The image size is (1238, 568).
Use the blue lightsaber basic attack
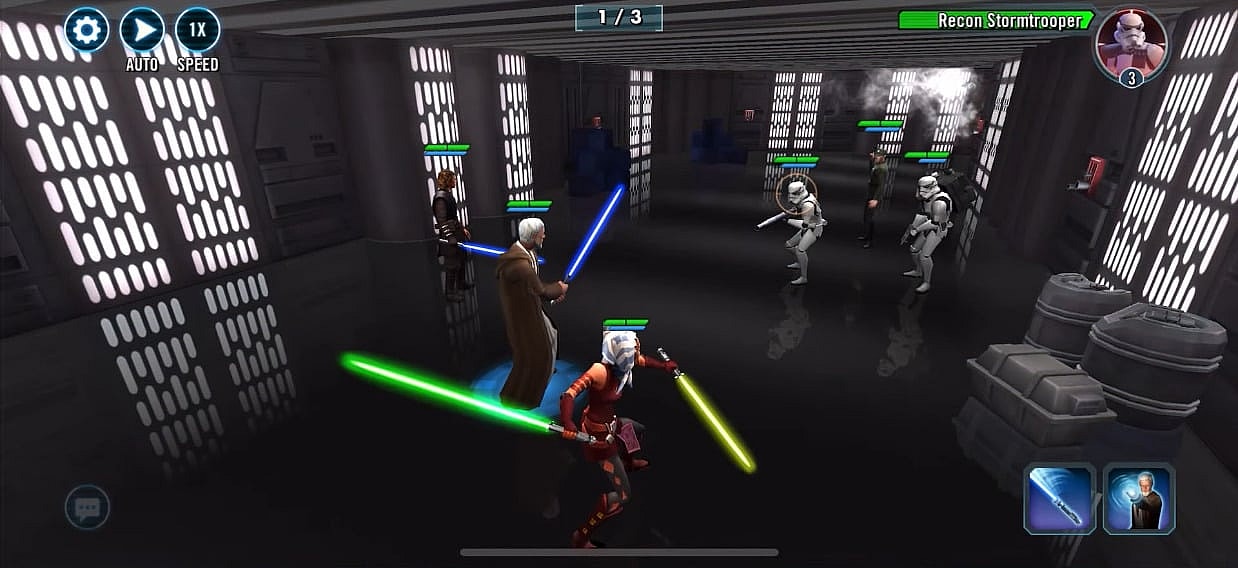tap(1060, 498)
